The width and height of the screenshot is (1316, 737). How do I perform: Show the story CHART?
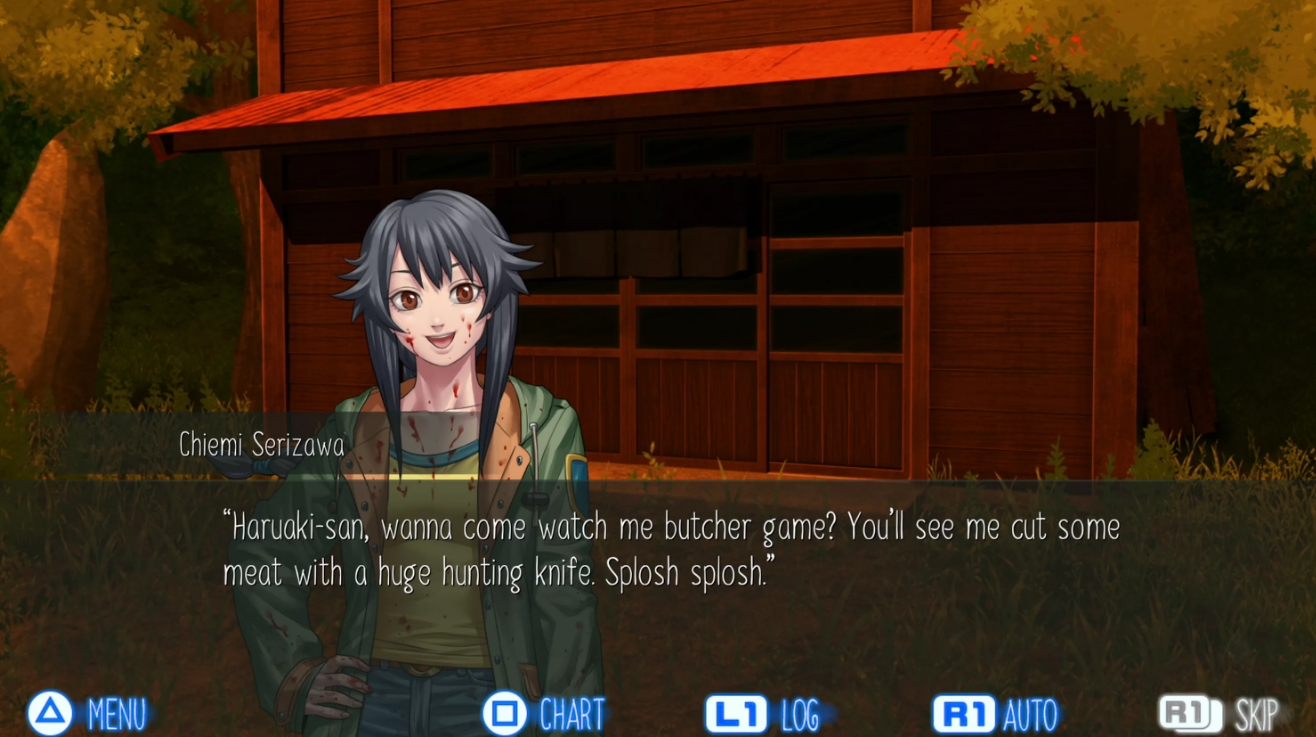(545, 714)
